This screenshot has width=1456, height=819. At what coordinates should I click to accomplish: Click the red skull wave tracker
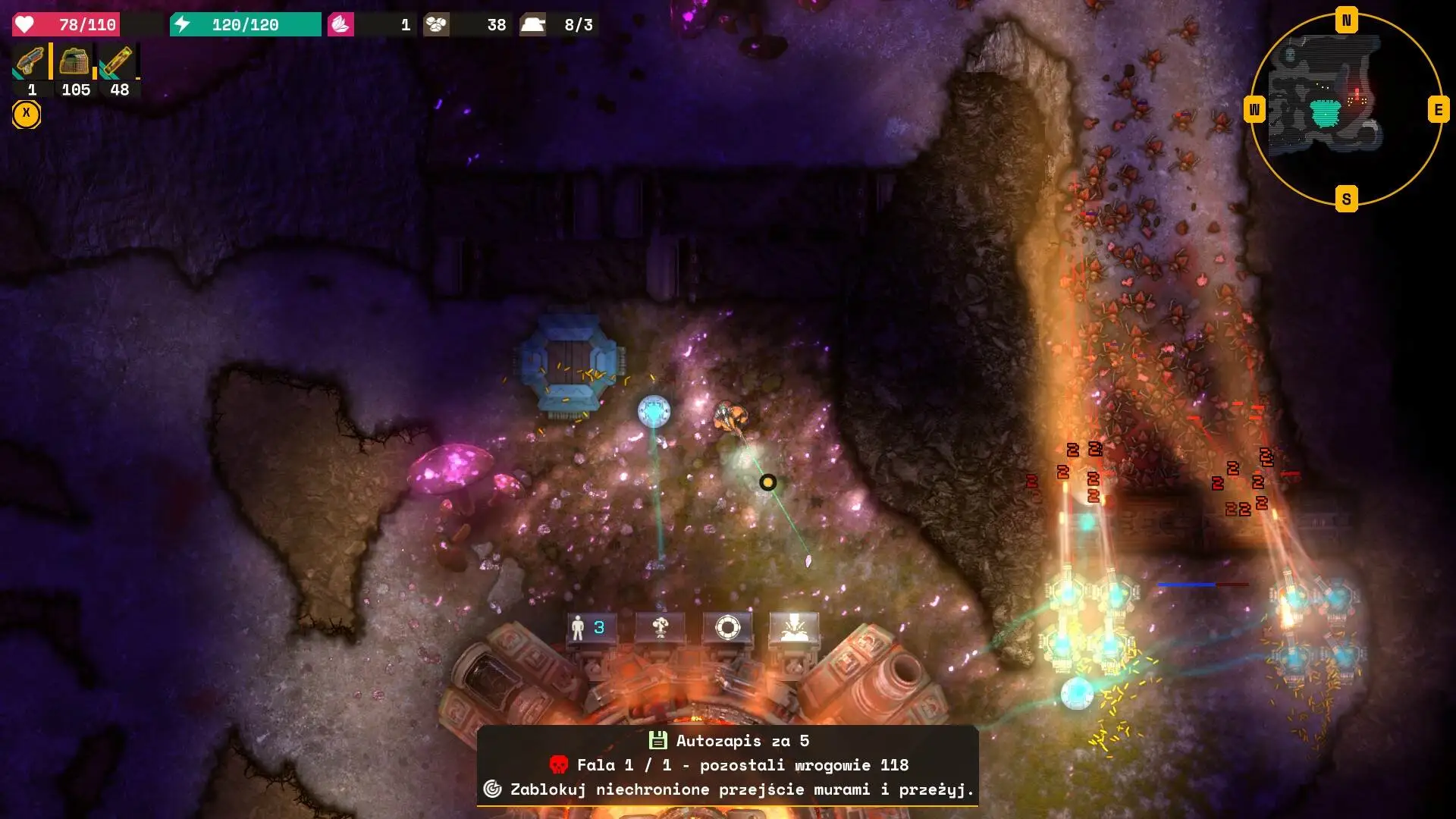pos(559,764)
